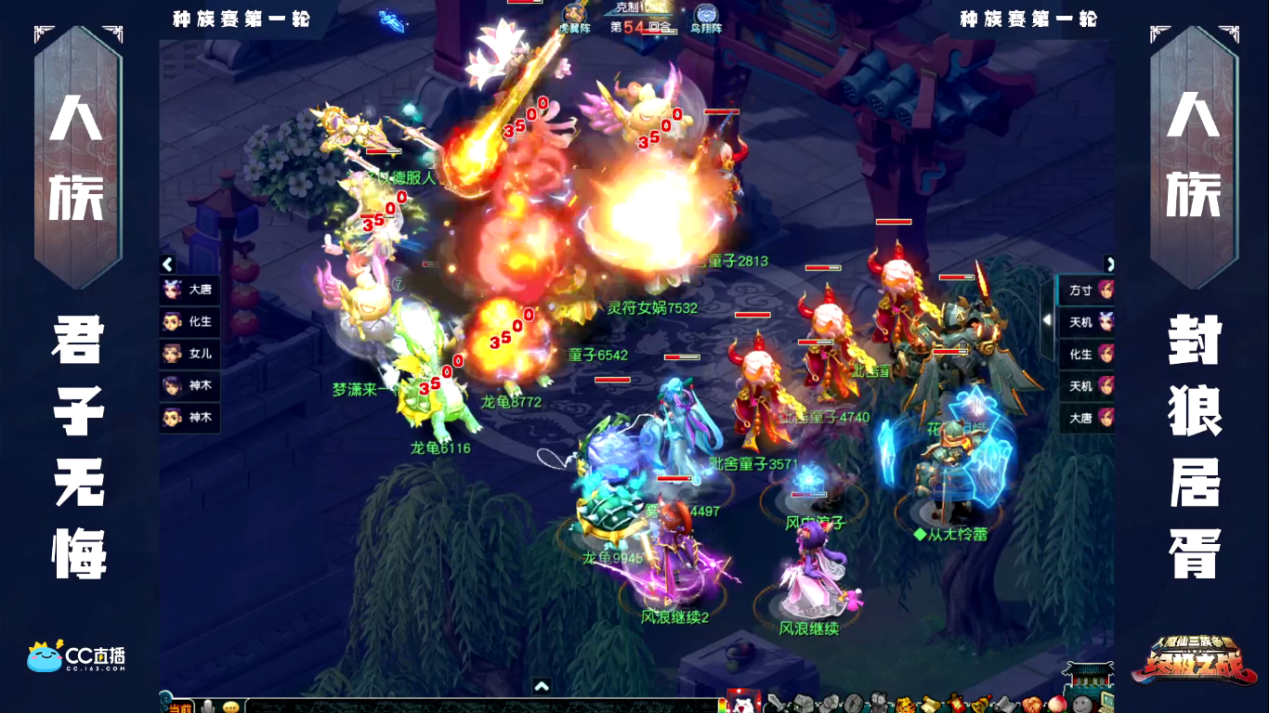Click the triangle handle beside the right team list
Screen dimensions: 1269x713
tap(1047, 321)
